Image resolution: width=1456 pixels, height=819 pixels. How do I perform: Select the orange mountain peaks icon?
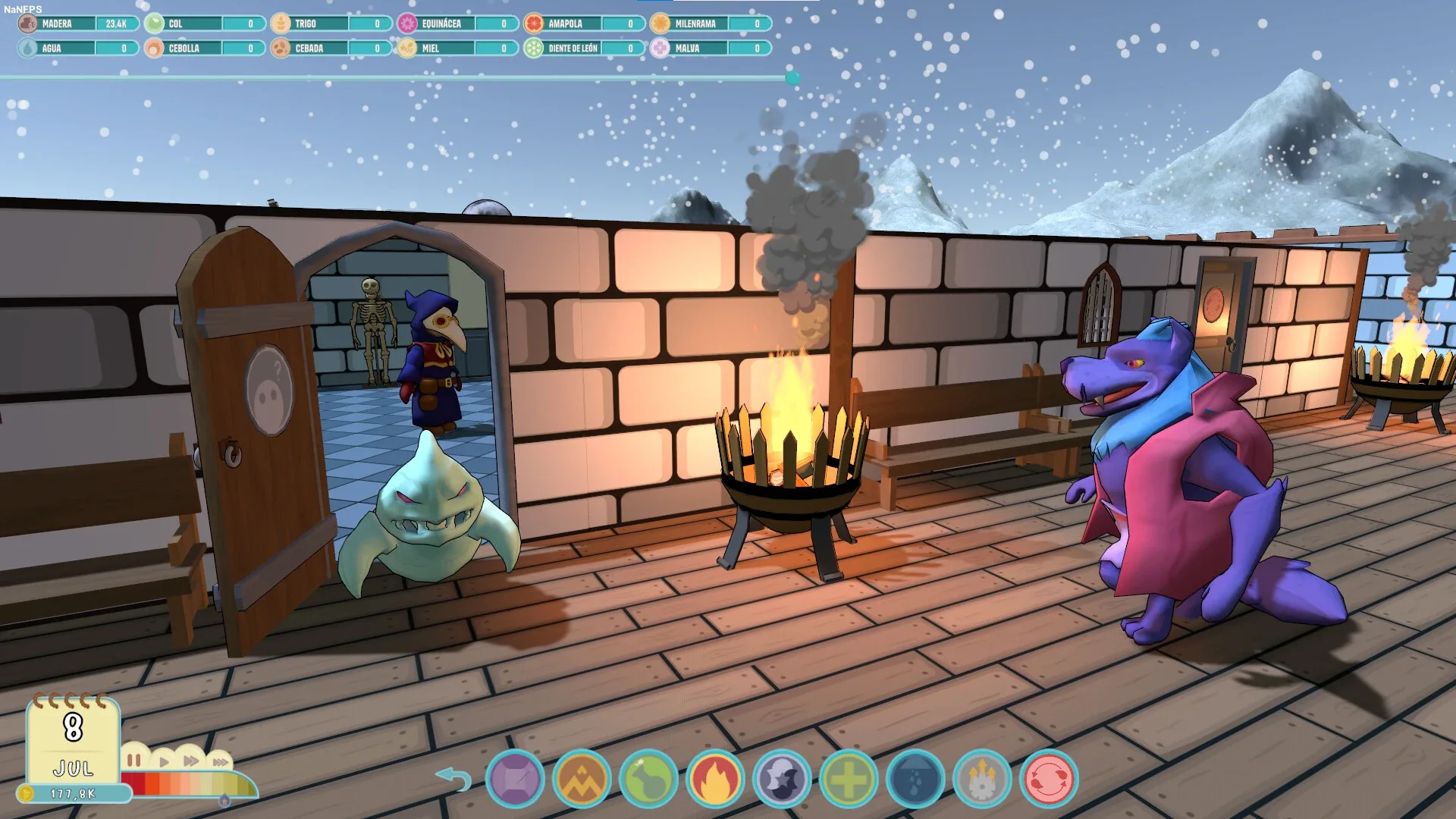pyautogui.click(x=582, y=779)
